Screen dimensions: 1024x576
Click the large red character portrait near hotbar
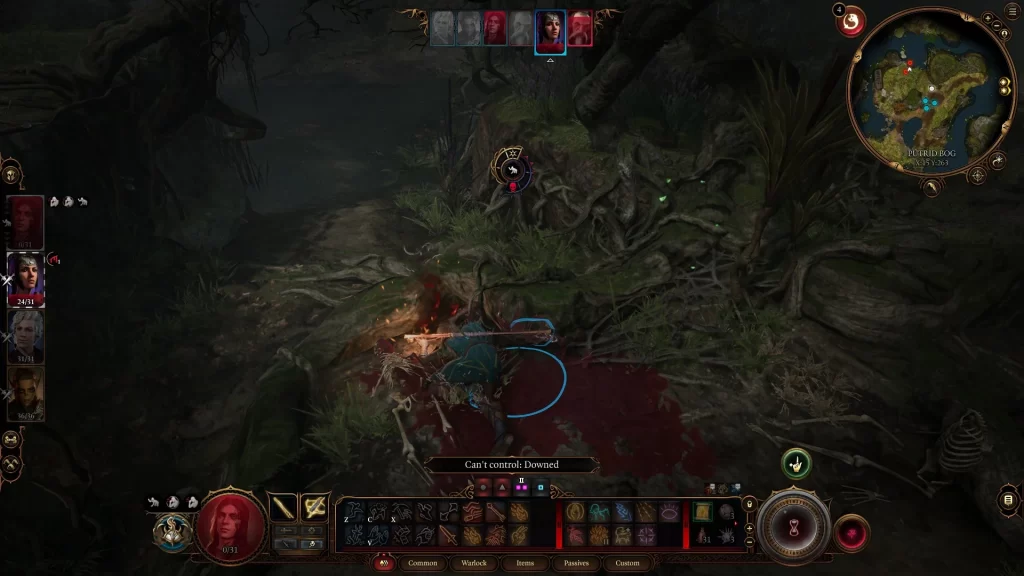[x=229, y=525]
